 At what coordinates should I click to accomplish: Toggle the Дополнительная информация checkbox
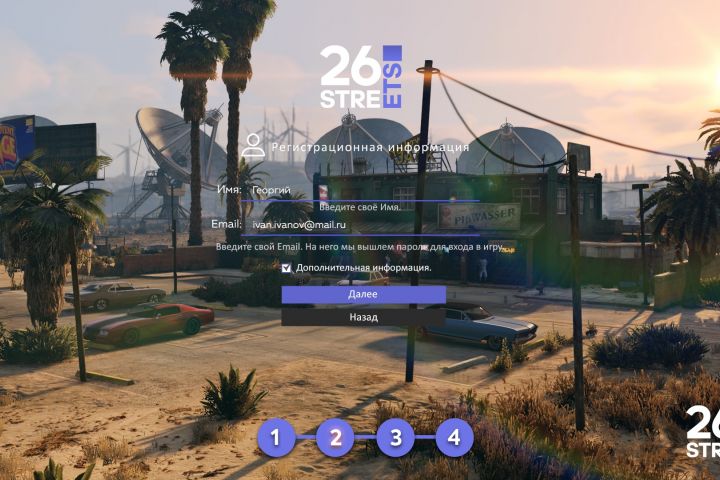pyautogui.click(x=287, y=268)
